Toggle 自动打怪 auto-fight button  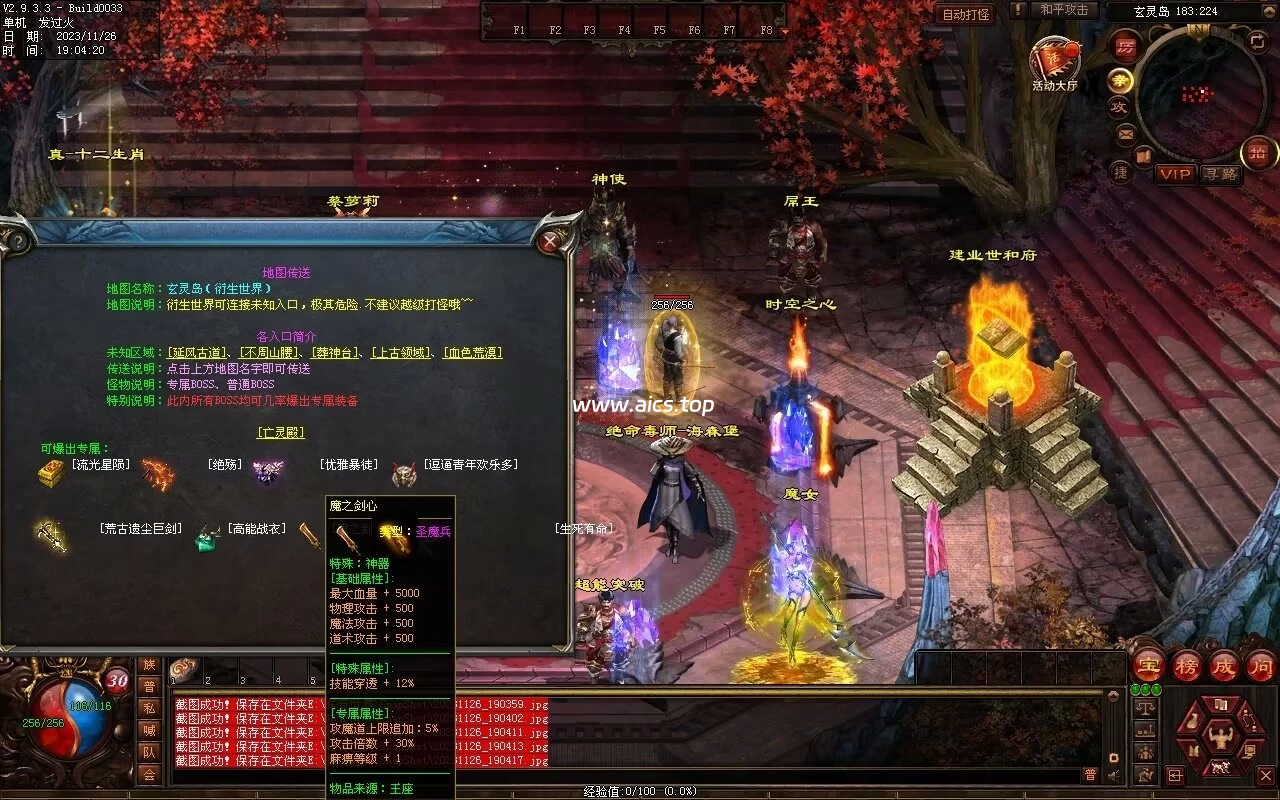(x=965, y=14)
